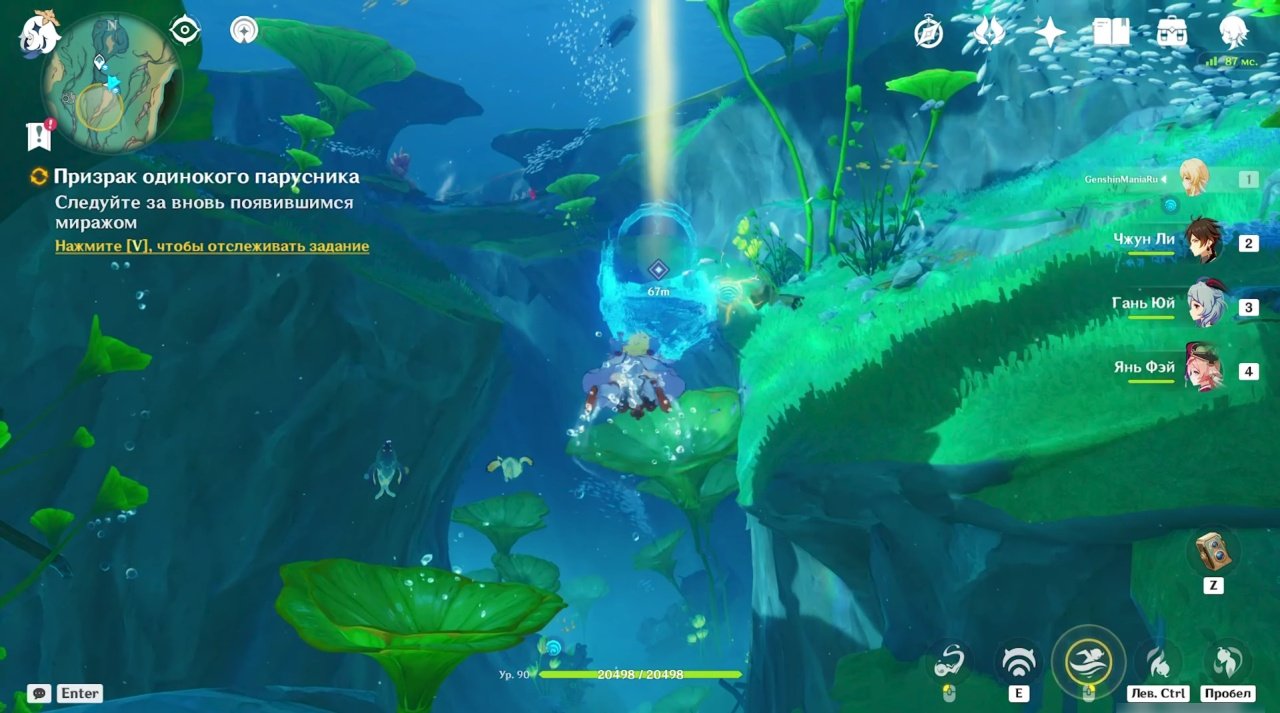Open the quest bookmark with red alert

(39, 135)
